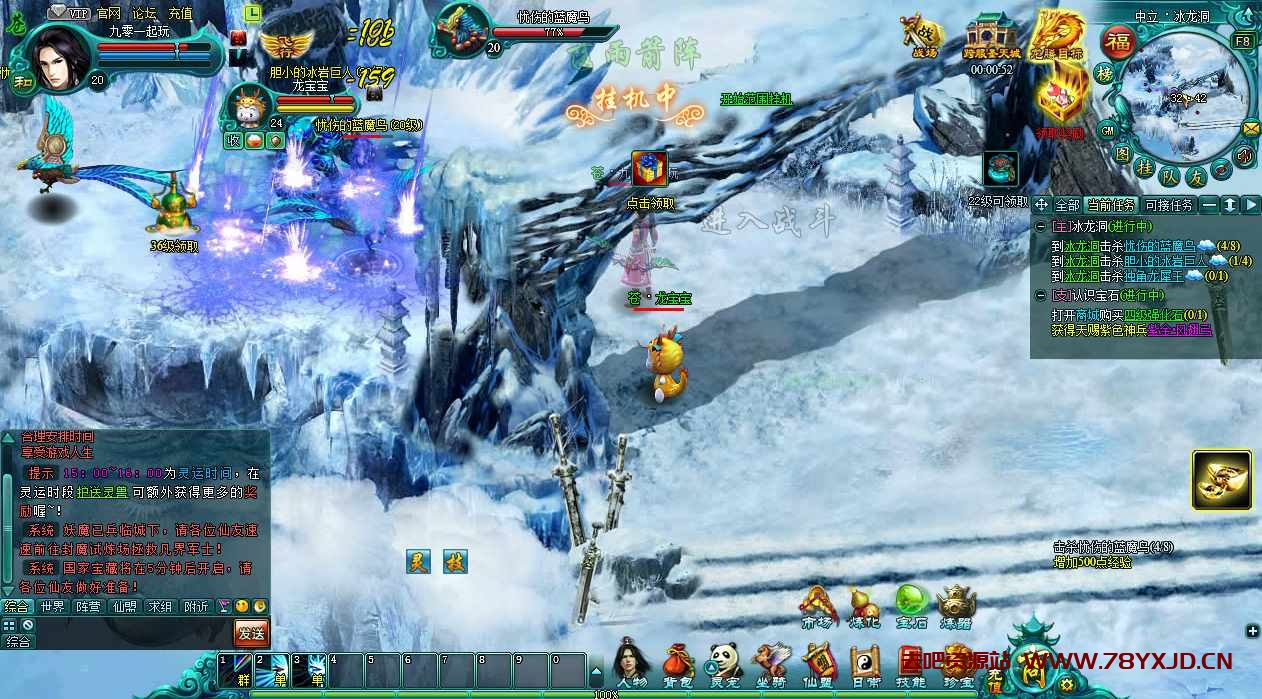Open the 坐骑 mount menu
The width and height of the screenshot is (1262, 699).
click(770, 664)
